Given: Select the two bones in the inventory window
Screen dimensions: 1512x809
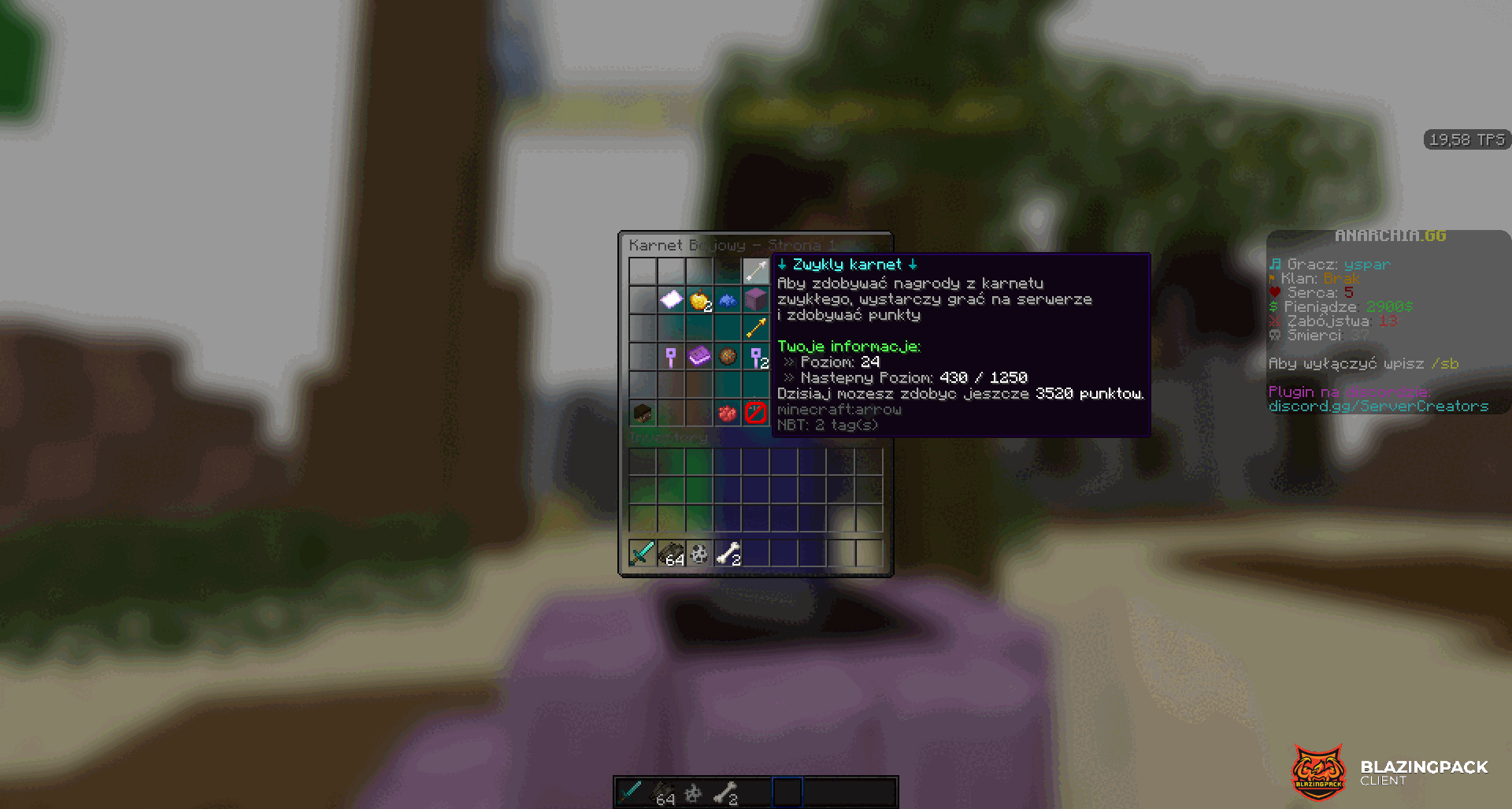Looking at the screenshot, I should pyautogui.click(x=728, y=554).
